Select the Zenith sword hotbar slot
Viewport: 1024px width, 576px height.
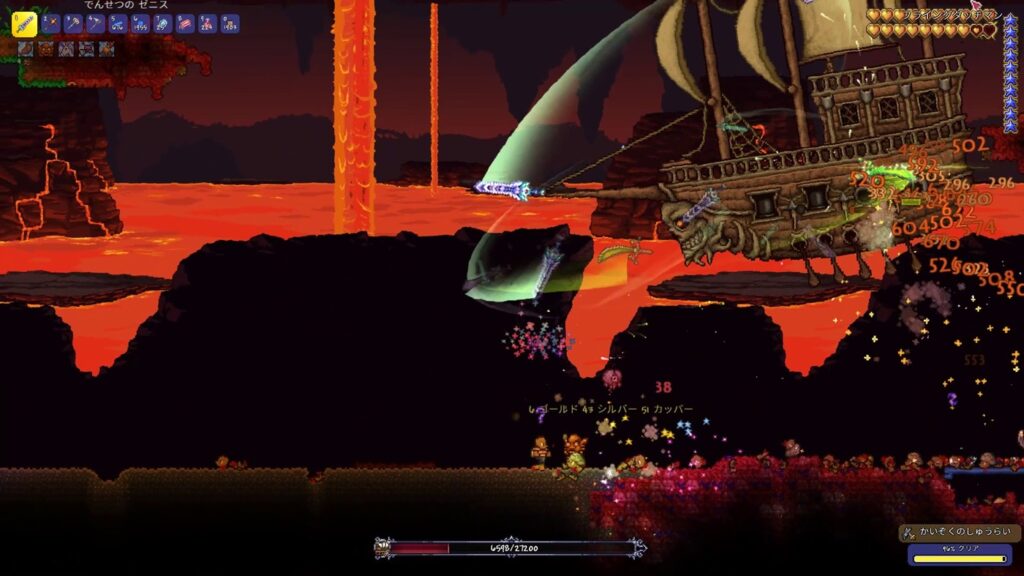pos(25,23)
